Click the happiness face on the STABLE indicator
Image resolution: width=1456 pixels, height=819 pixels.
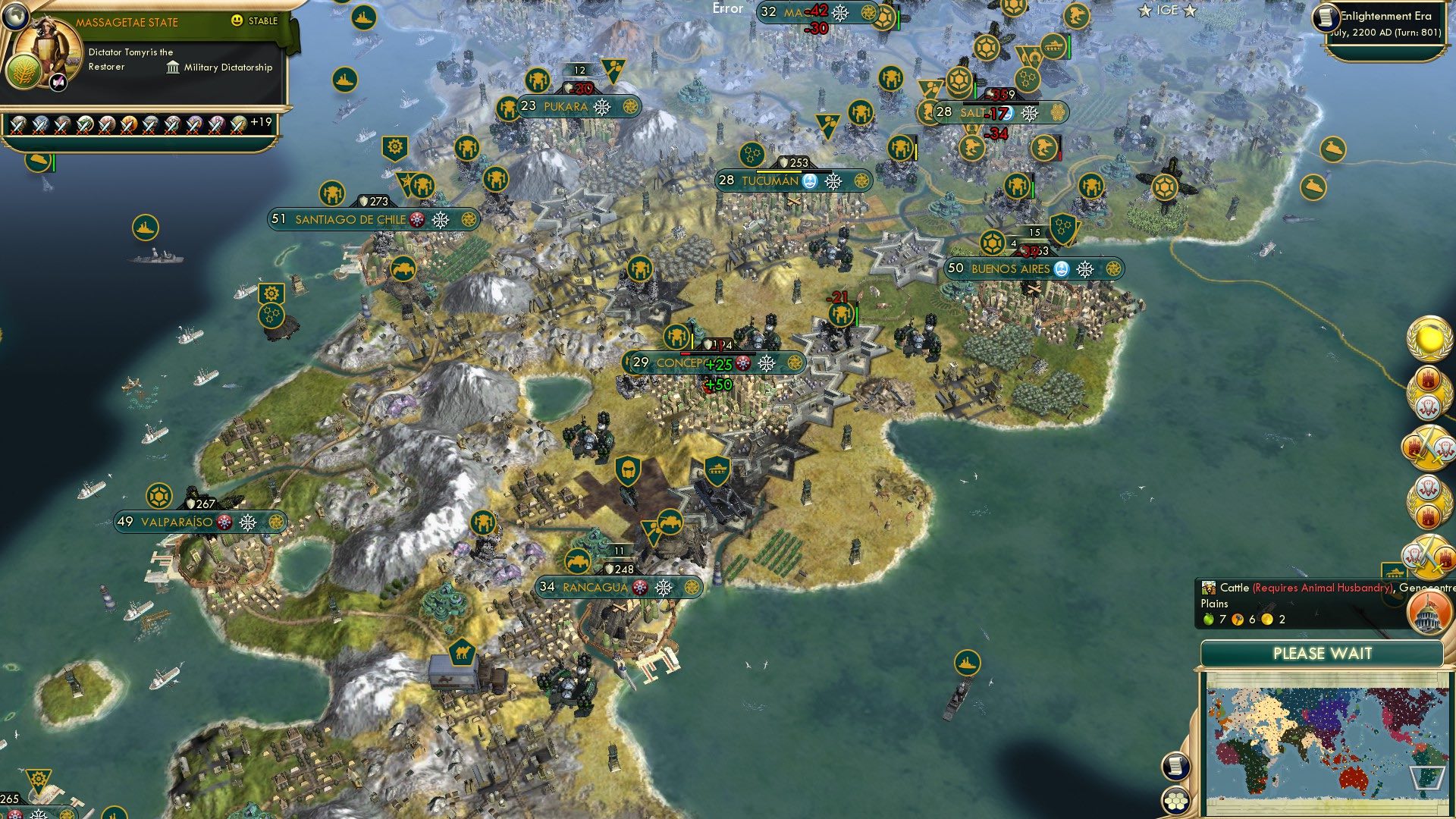(x=238, y=21)
